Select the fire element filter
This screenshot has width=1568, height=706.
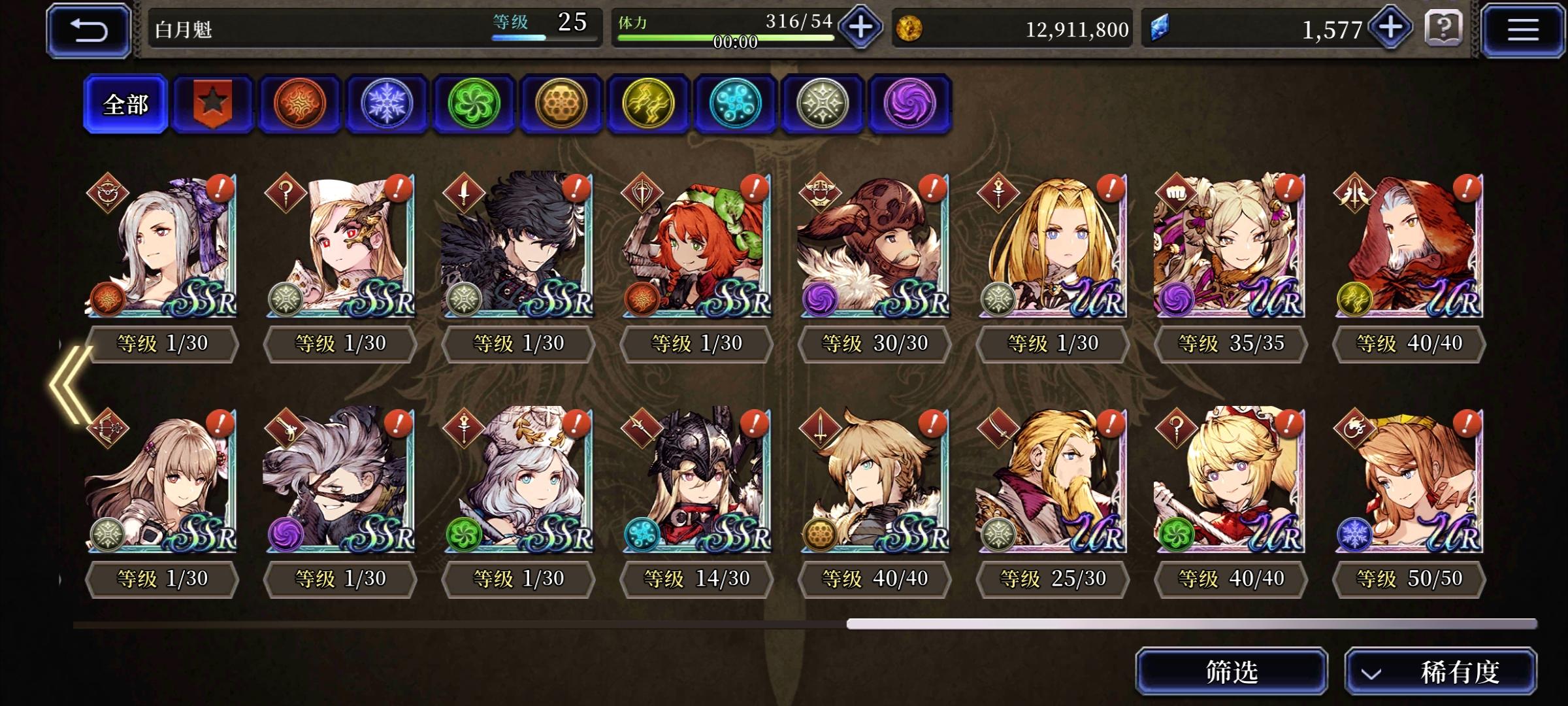coord(300,105)
